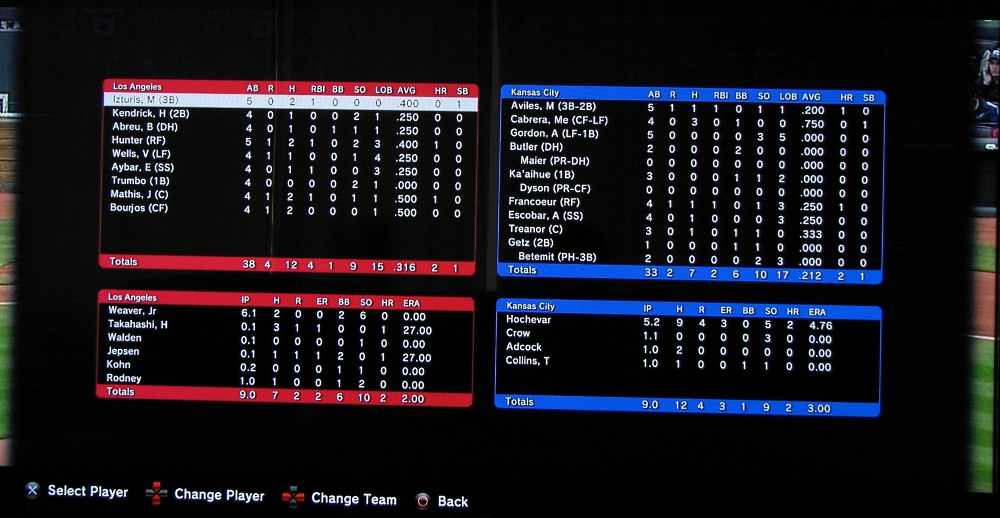
Task: Select Hunter (RF) batting row
Action: point(139,141)
